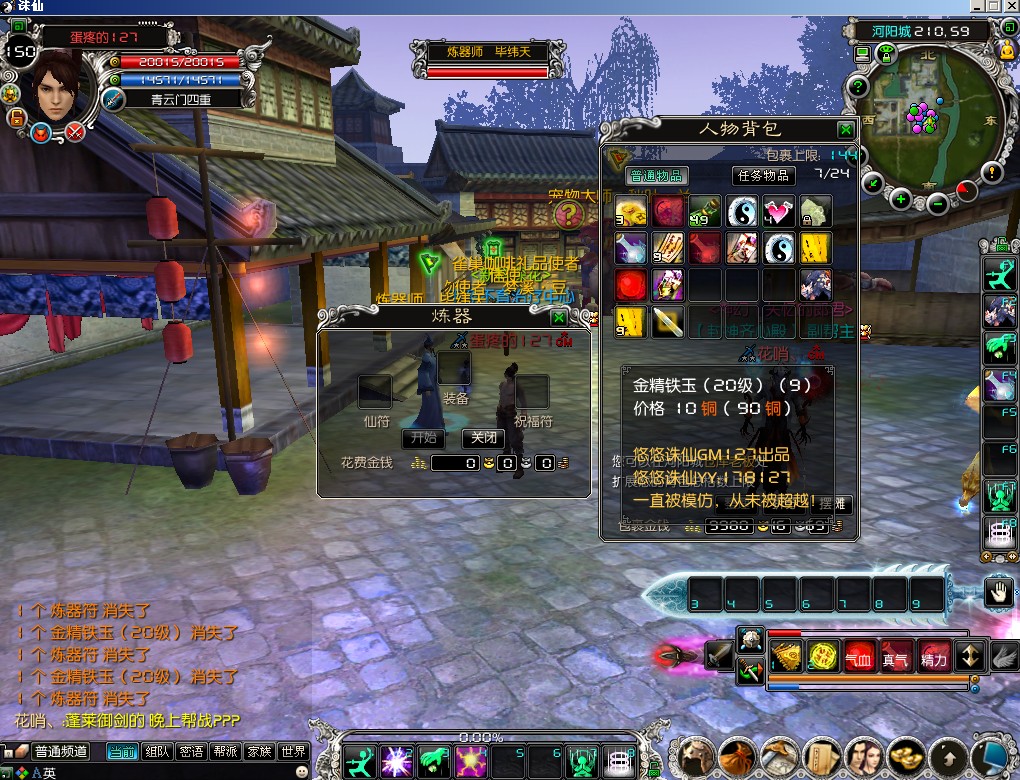Click the 开始 button in the 炼器 window
The image size is (1020, 780).
click(x=424, y=438)
